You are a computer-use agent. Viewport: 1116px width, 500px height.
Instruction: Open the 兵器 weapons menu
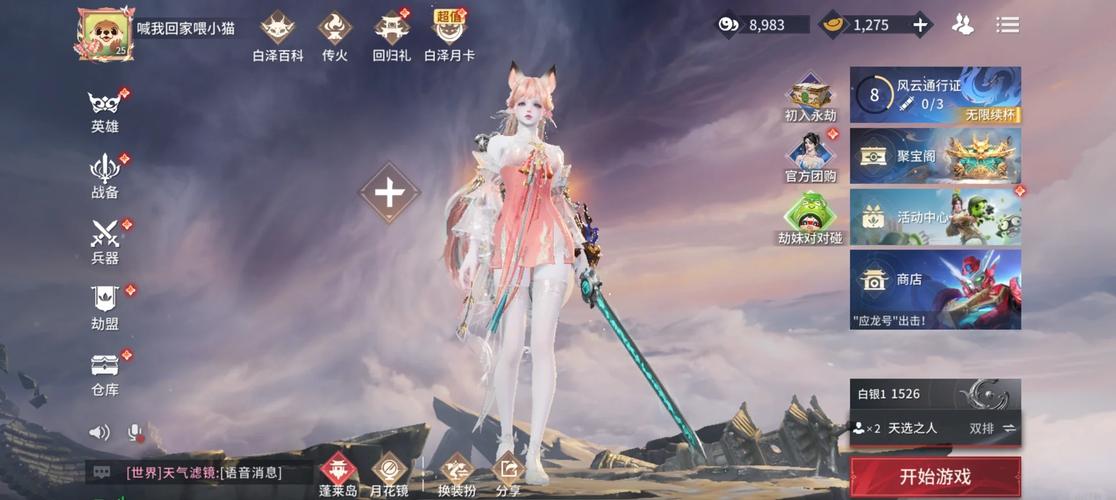point(104,242)
